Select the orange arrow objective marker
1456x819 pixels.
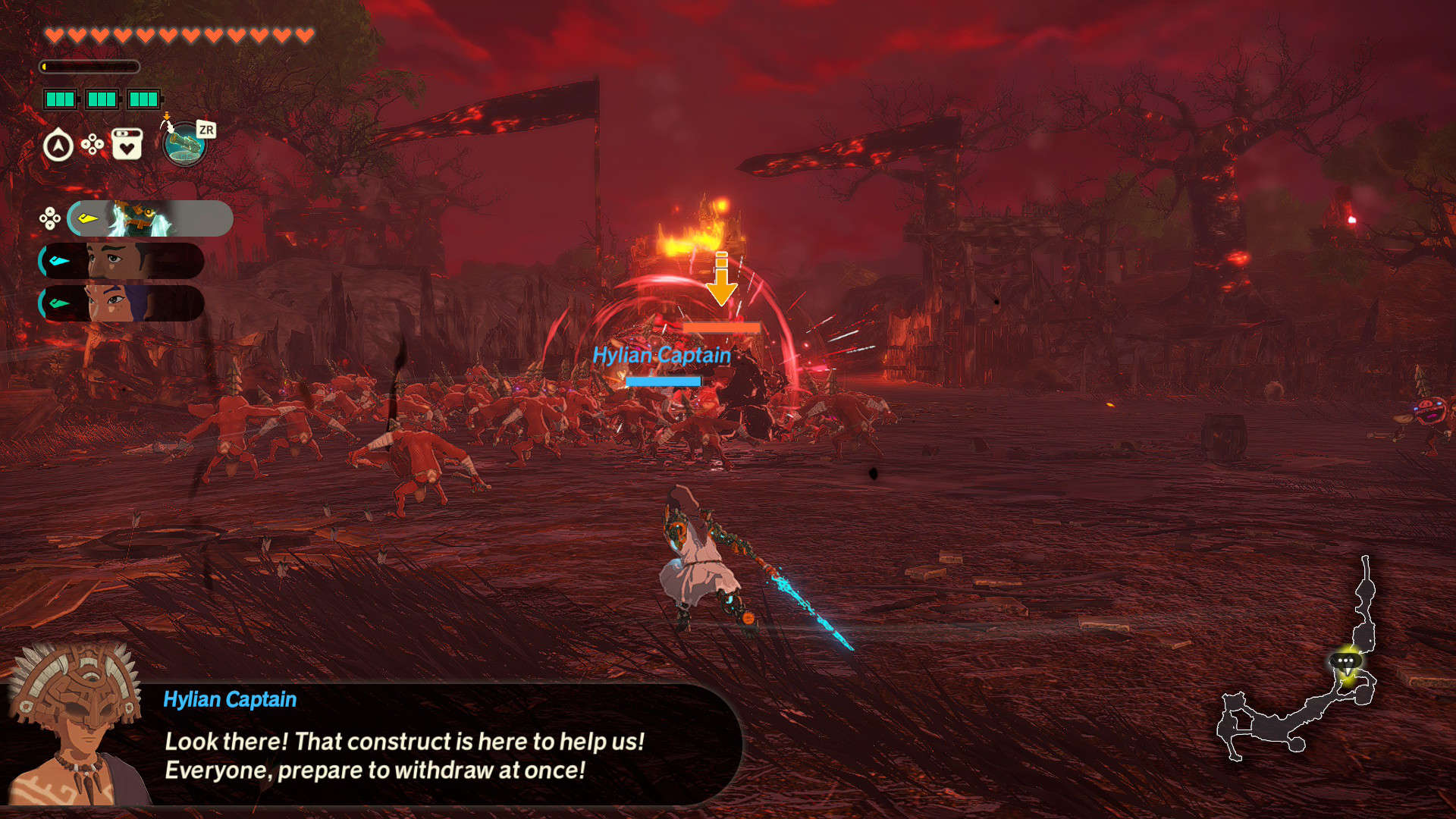click(x=722, y=279)
